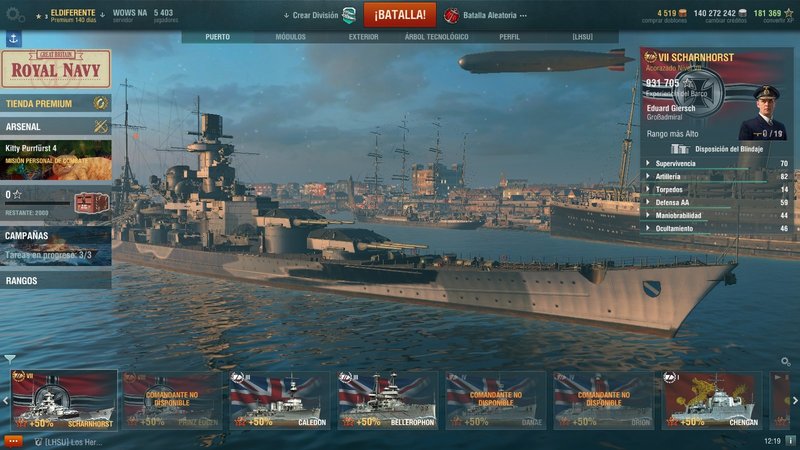This screenshot has width=800, height=450.
Task: Change the Batalla Aleatoria battle type
Action: tap(487, 16)
